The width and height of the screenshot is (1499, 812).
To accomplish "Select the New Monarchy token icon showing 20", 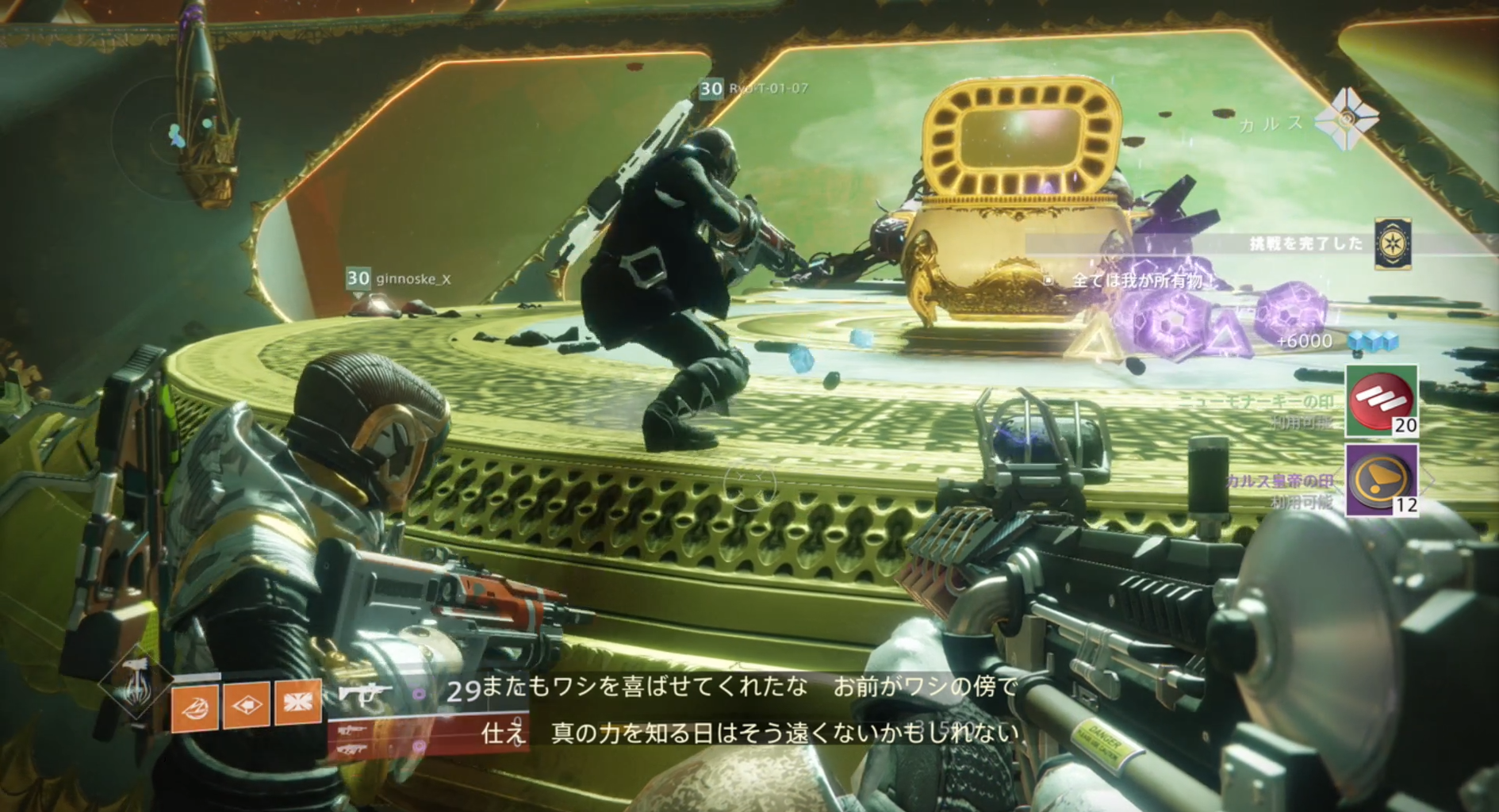I will tap(1380, 400).
